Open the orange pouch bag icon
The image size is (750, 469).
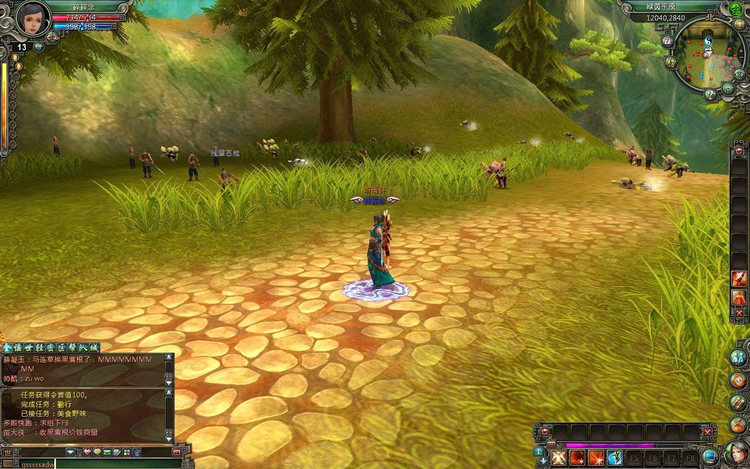[x=739, y=423]
